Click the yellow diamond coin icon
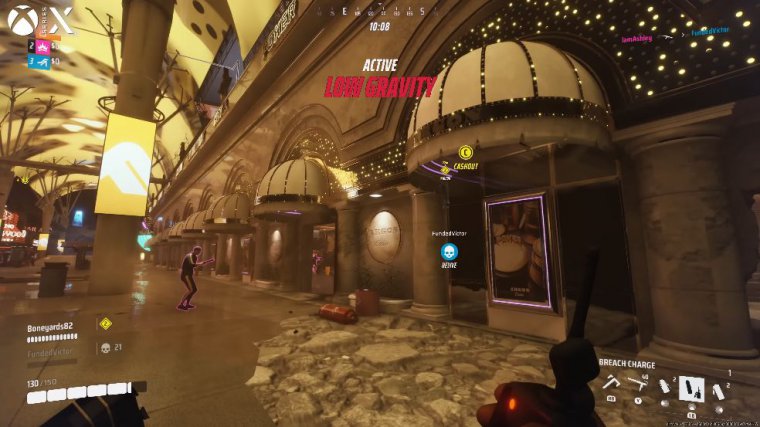Viewport: 760px width, 427px height. click(x=105, y=323)
